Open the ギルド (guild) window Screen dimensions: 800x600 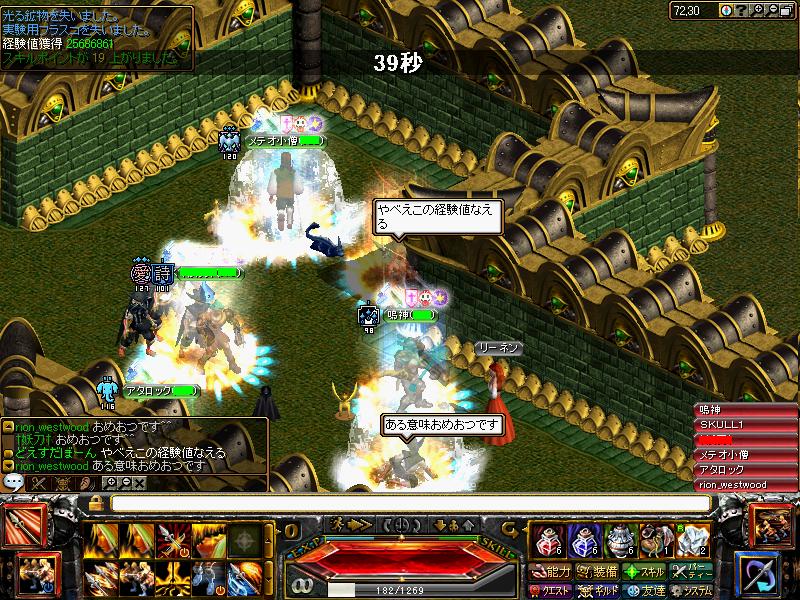click(598, 590)
